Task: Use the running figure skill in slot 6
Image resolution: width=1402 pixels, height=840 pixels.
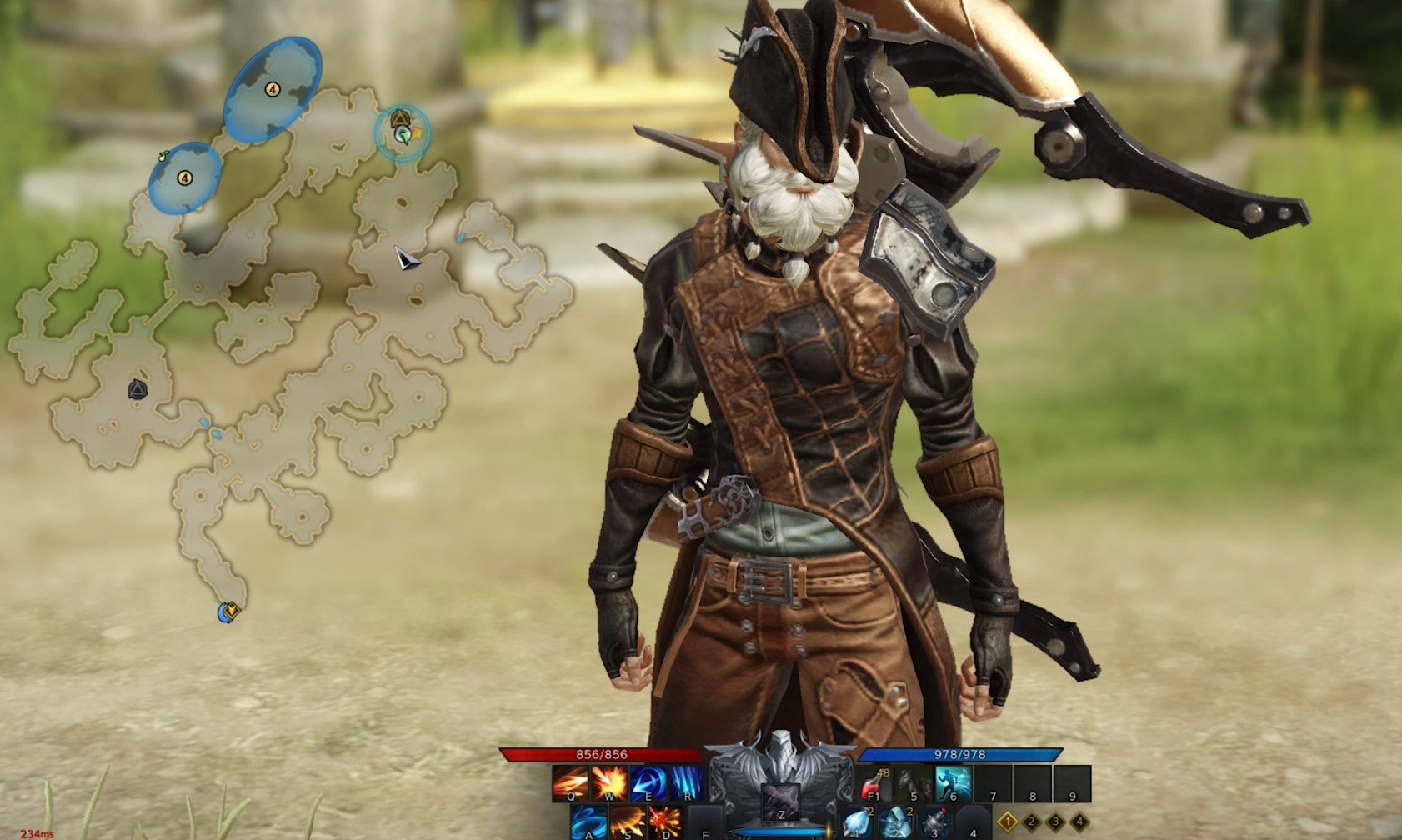Action: click(954, 783)
